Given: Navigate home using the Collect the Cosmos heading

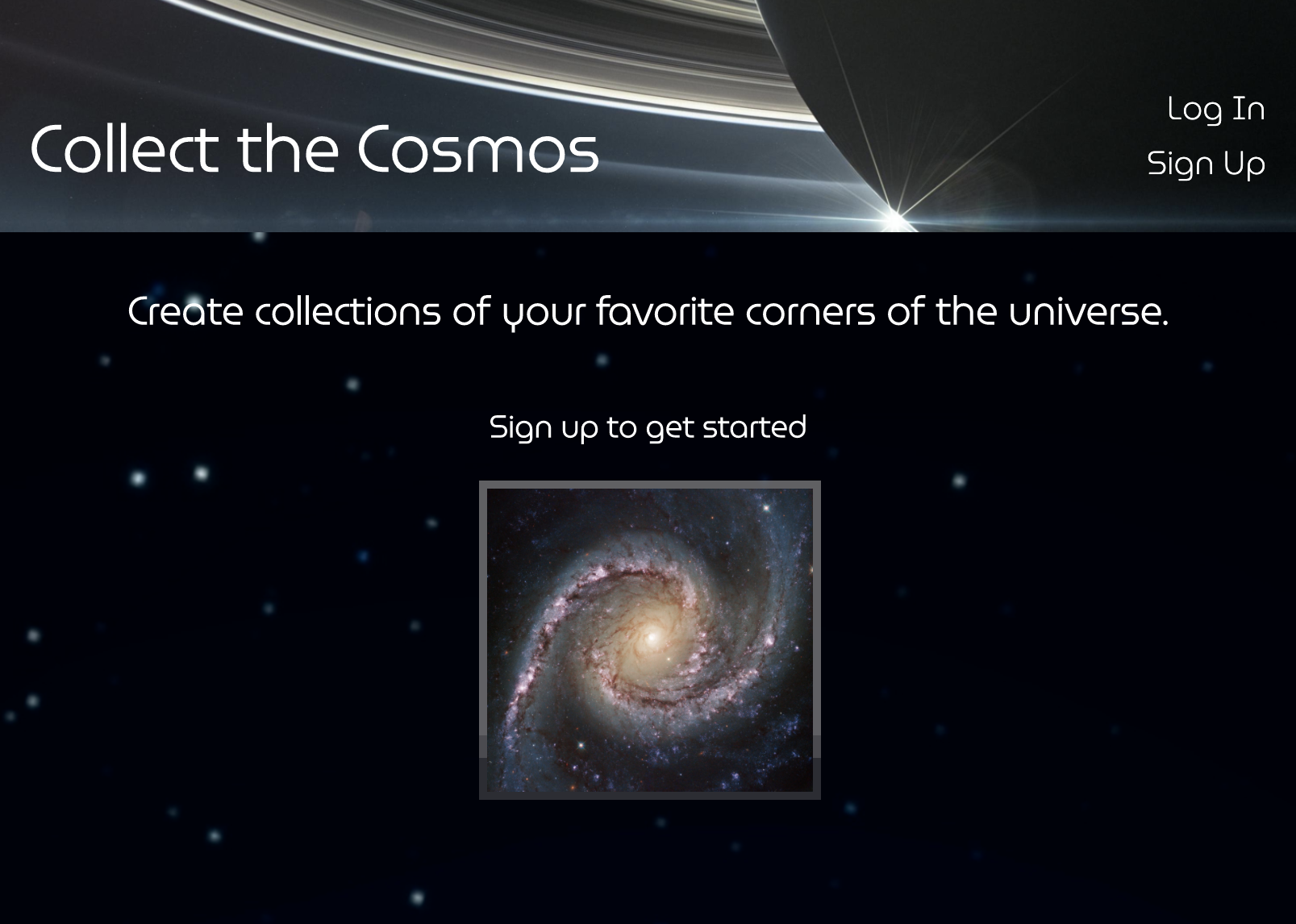Looking at the screenshot, I should click(313, 150).
